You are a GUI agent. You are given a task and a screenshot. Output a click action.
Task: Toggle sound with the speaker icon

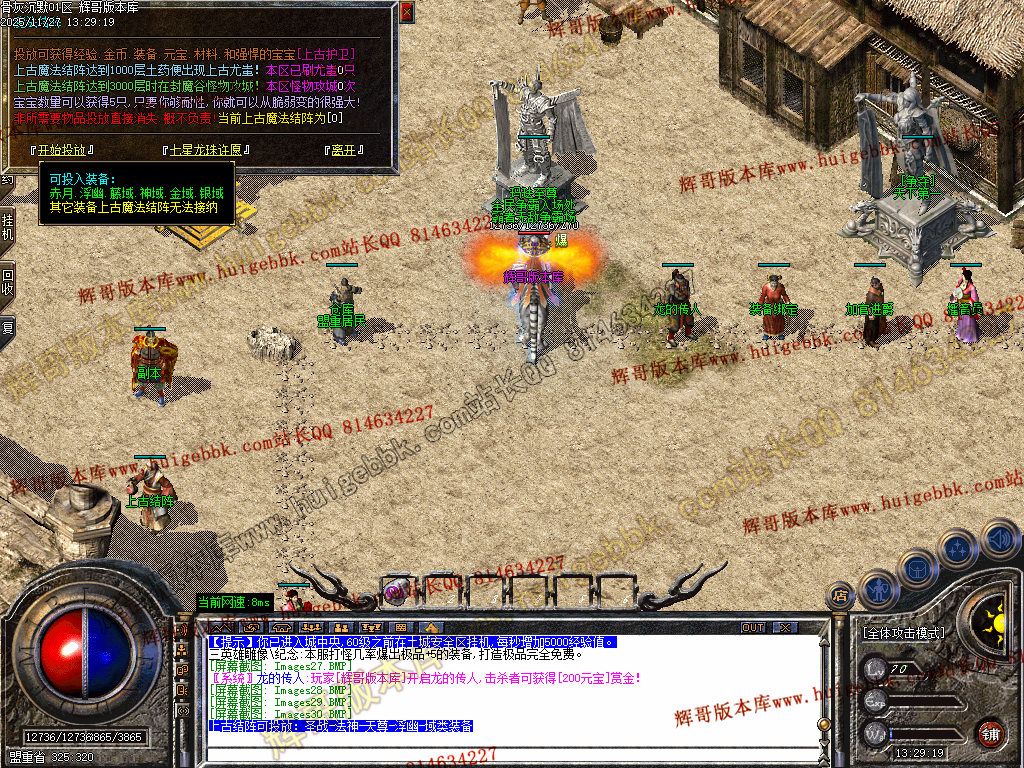pos(999,540)
